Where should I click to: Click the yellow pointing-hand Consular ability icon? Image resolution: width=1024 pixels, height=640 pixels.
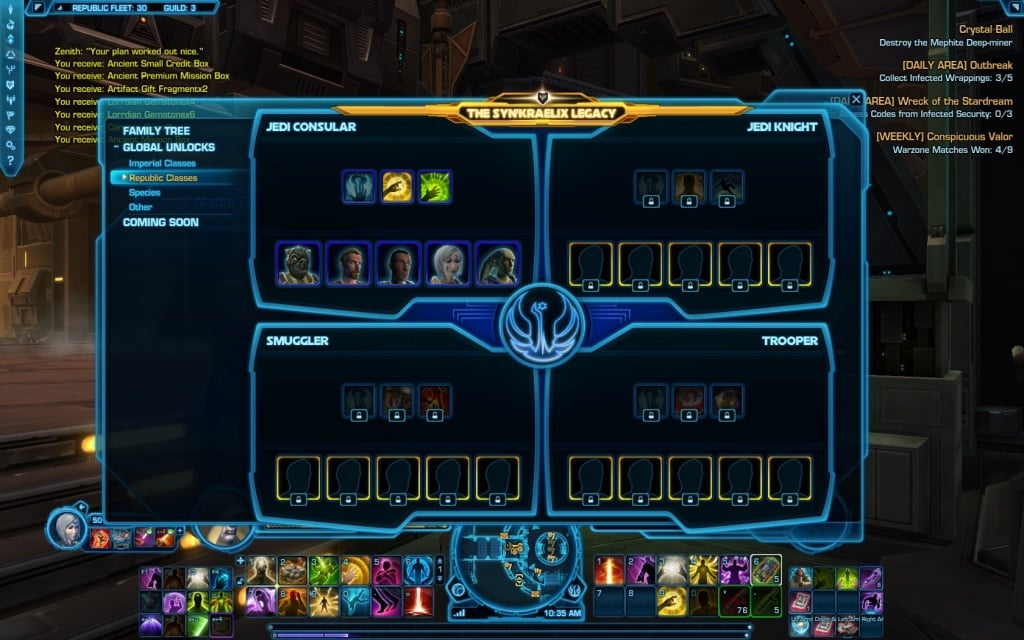click(397, 186)
